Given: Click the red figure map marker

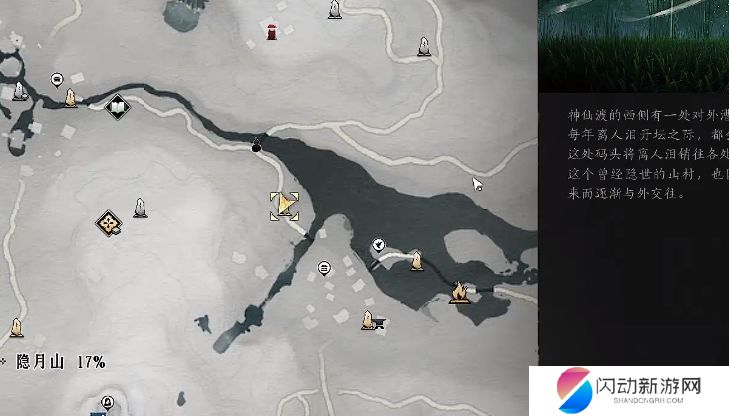Looking at the screenshot, I should tap(272, 31).
